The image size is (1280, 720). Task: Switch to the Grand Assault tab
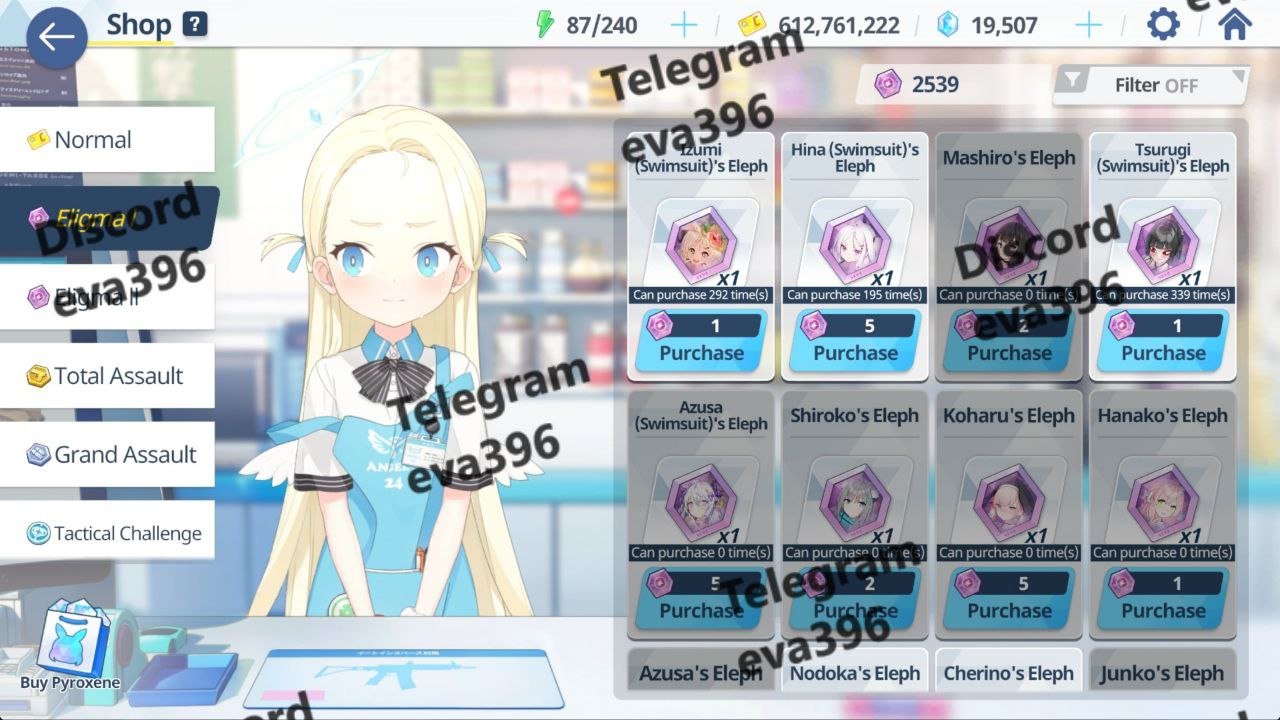(107, 455)
